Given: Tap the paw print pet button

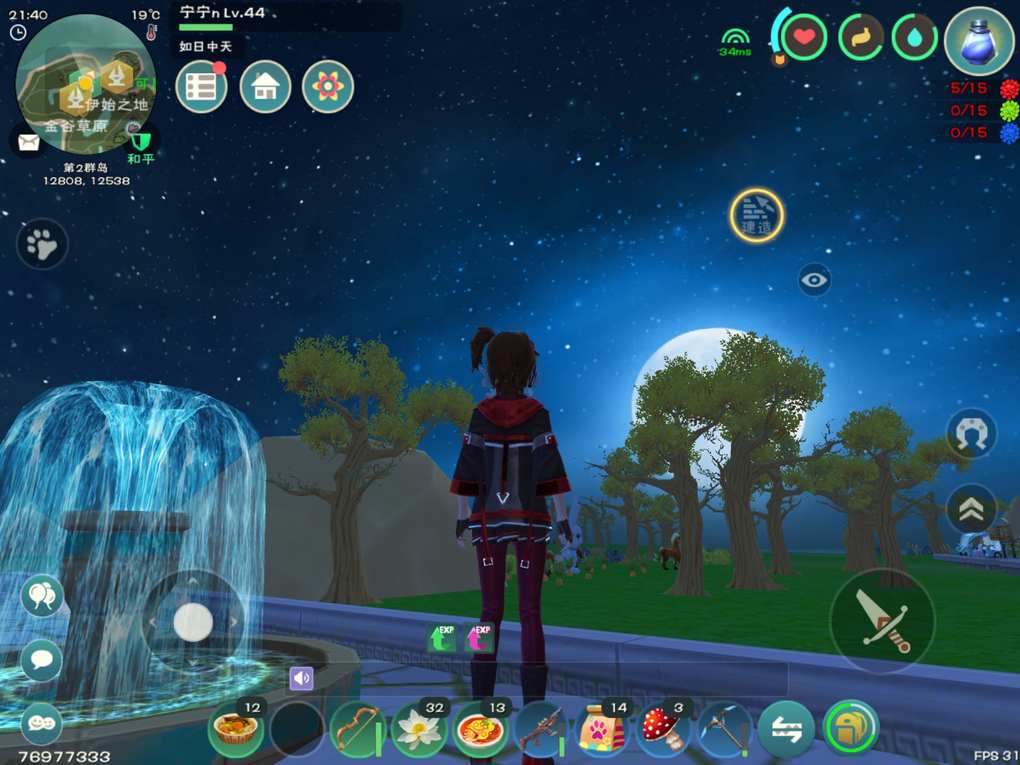Looking at the screenshot, I should [x=42, y=244].
